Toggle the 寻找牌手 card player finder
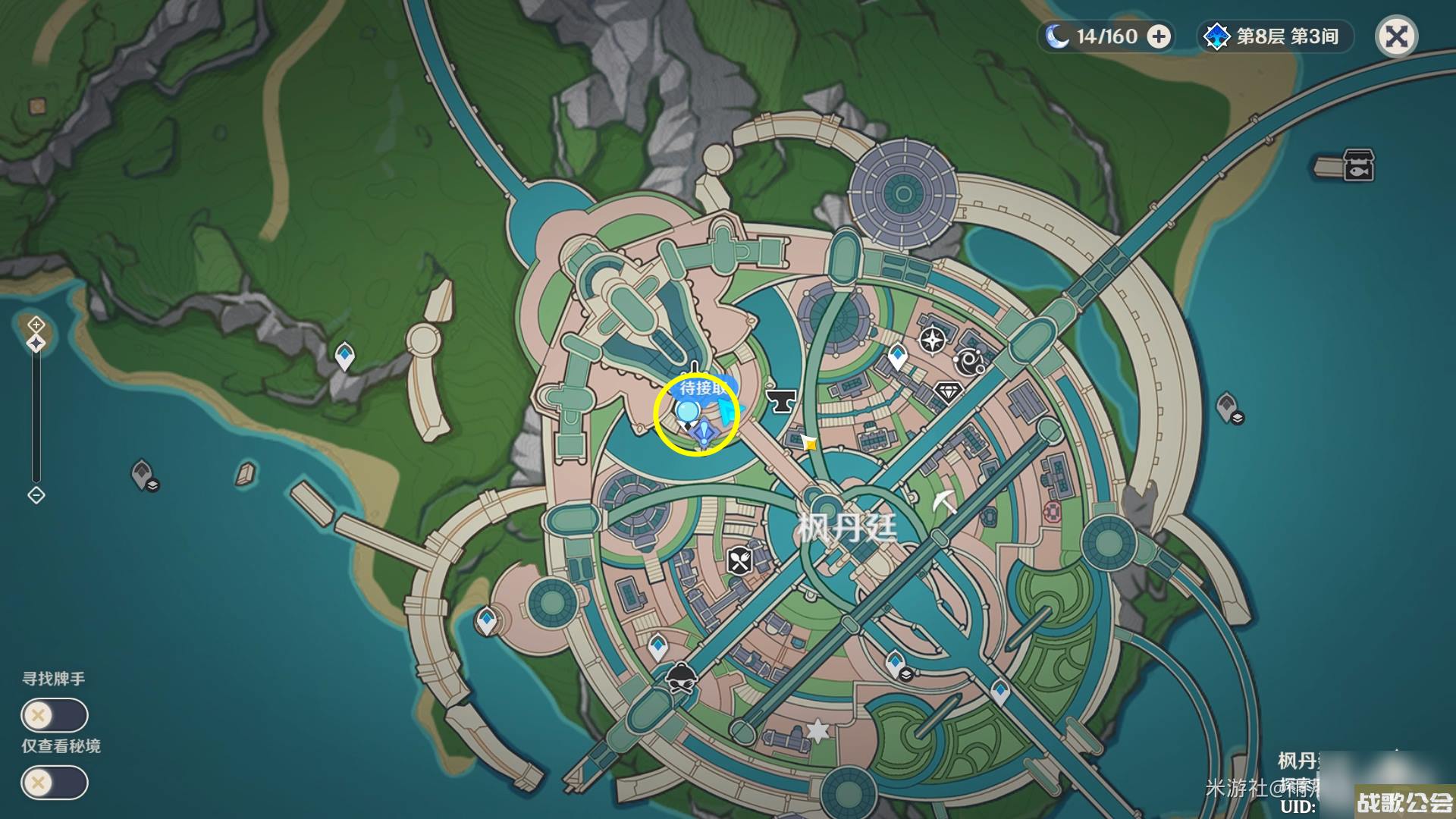This screenshot has height=819, width=1456. tap(55, 715)
